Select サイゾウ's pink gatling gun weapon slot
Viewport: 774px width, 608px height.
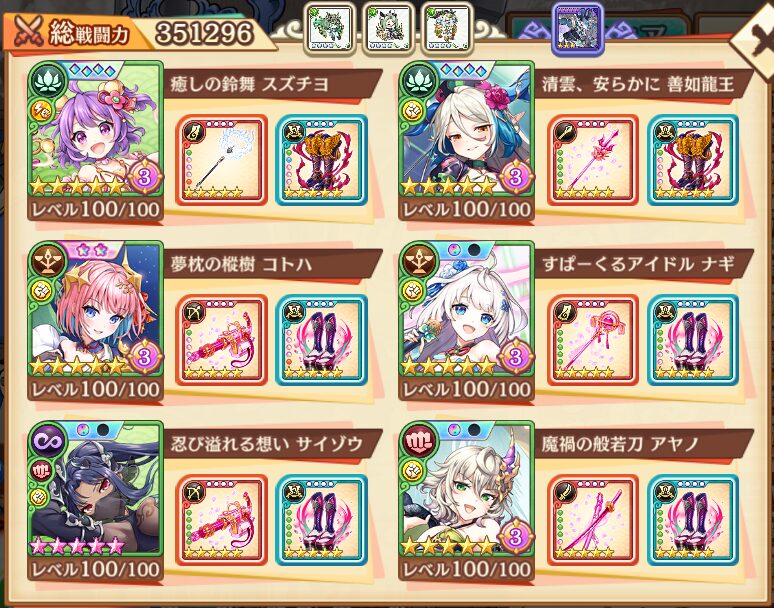click(x=220, y=520)
